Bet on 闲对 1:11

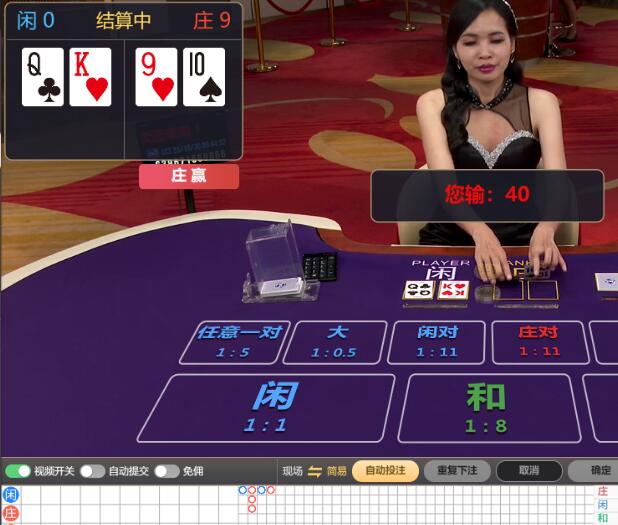click(438, 342)
